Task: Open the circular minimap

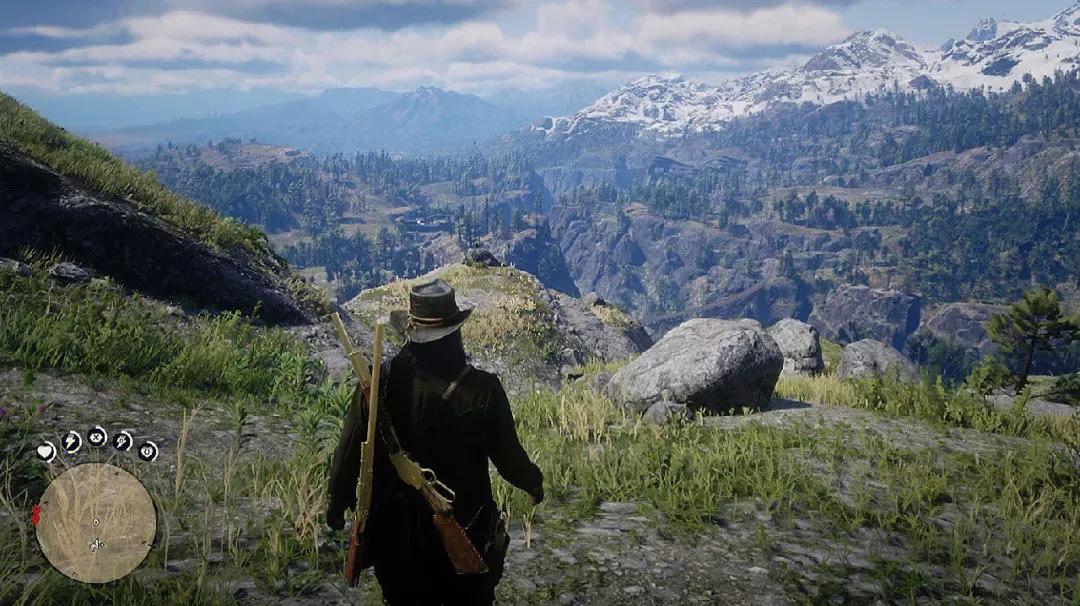Action: [x=96, y=522]
